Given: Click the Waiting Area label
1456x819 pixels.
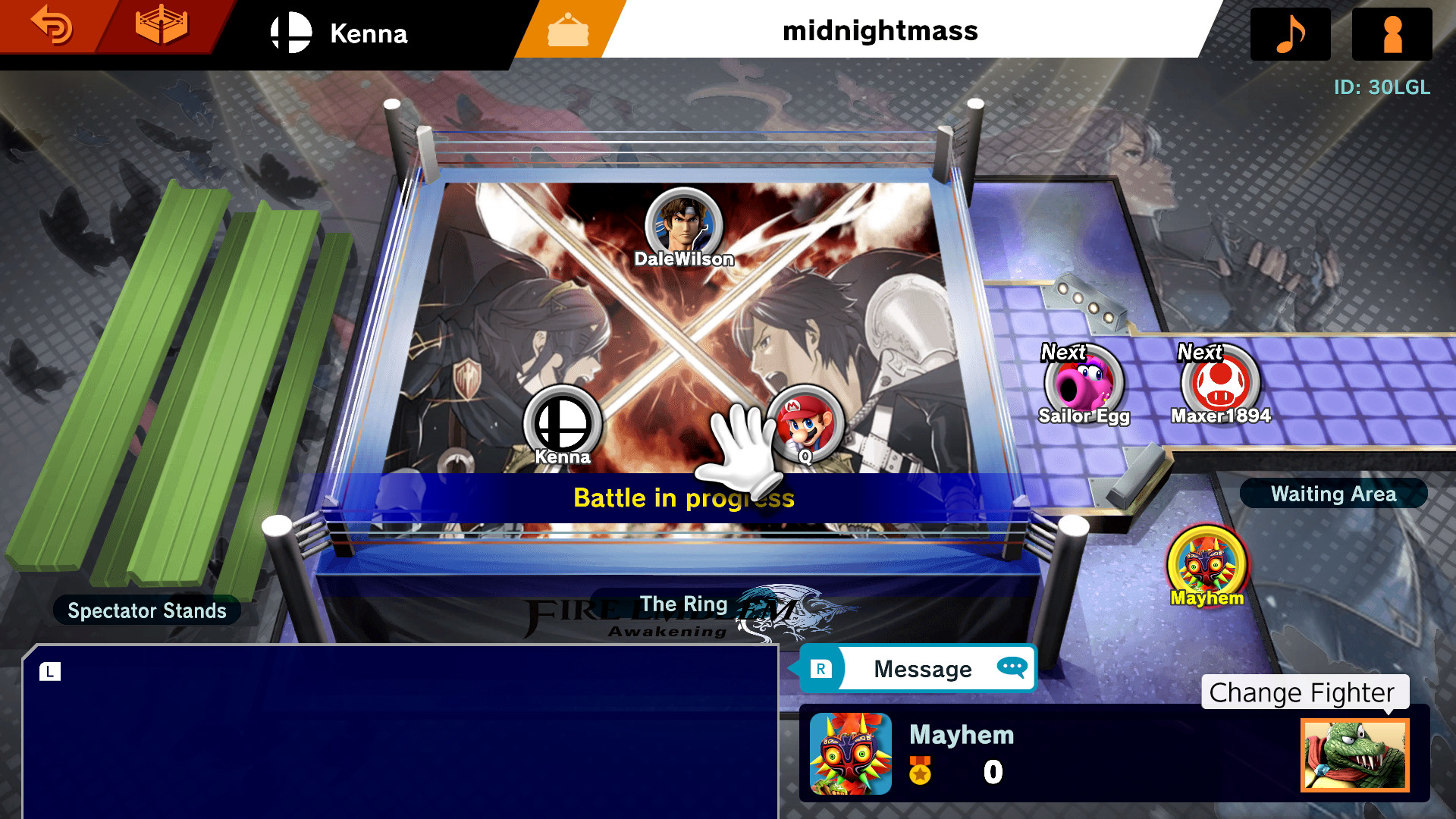Looking at the screenshot, I should (x=1333, y=494).
